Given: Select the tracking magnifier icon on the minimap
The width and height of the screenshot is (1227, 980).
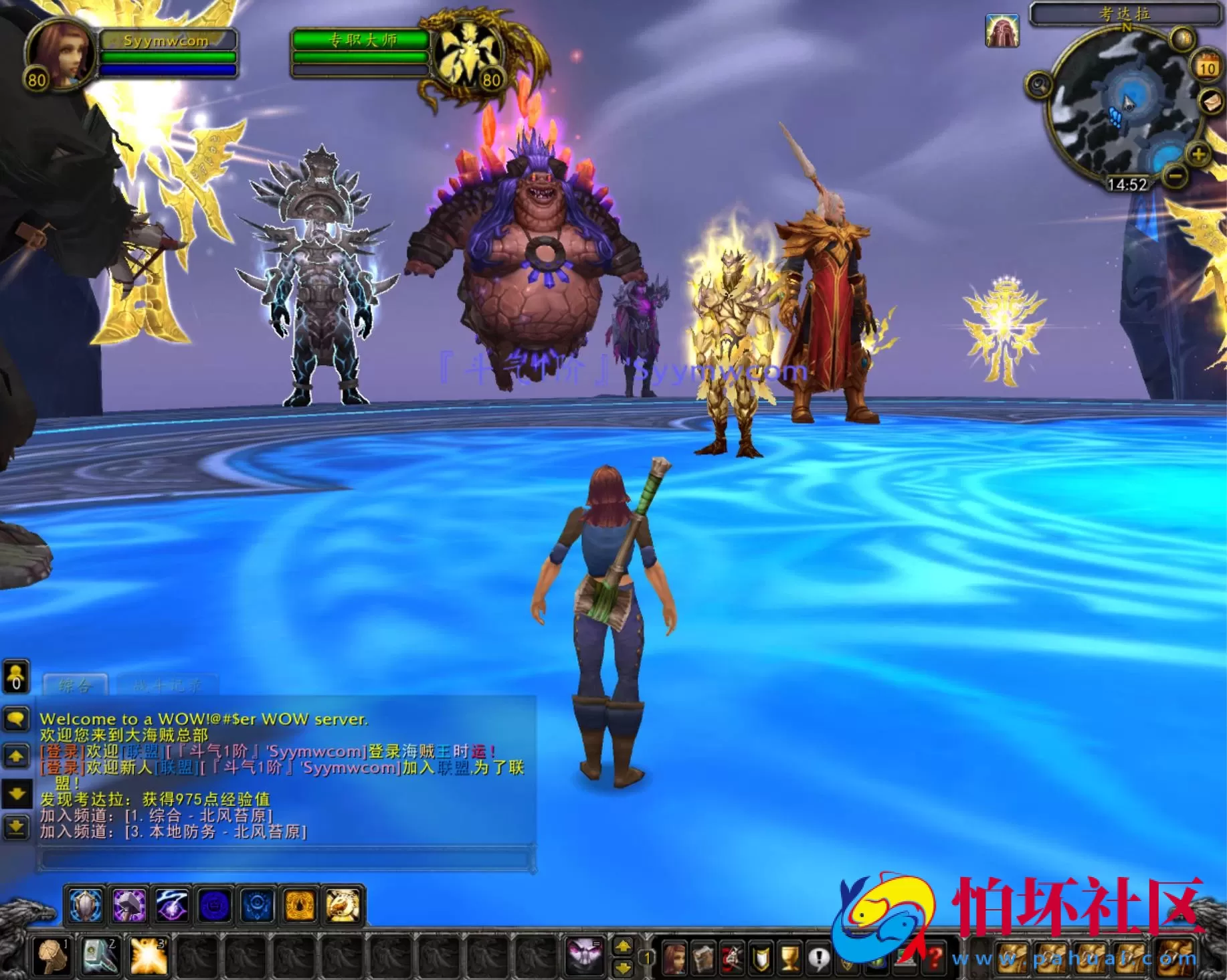Looking at the screenshot, I should 1040,86.
